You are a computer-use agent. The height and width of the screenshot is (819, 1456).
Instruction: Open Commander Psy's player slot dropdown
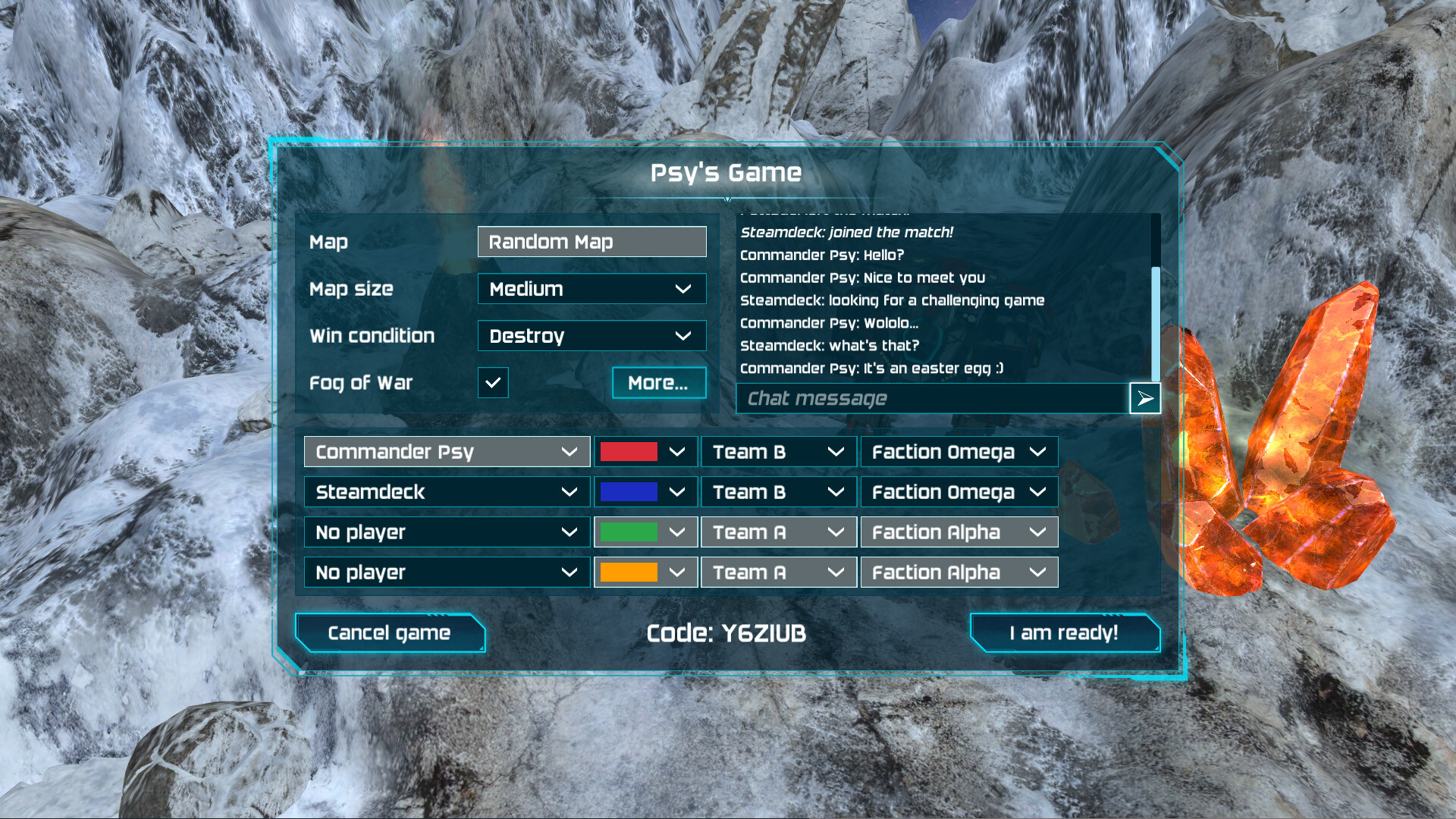[446, 451]
